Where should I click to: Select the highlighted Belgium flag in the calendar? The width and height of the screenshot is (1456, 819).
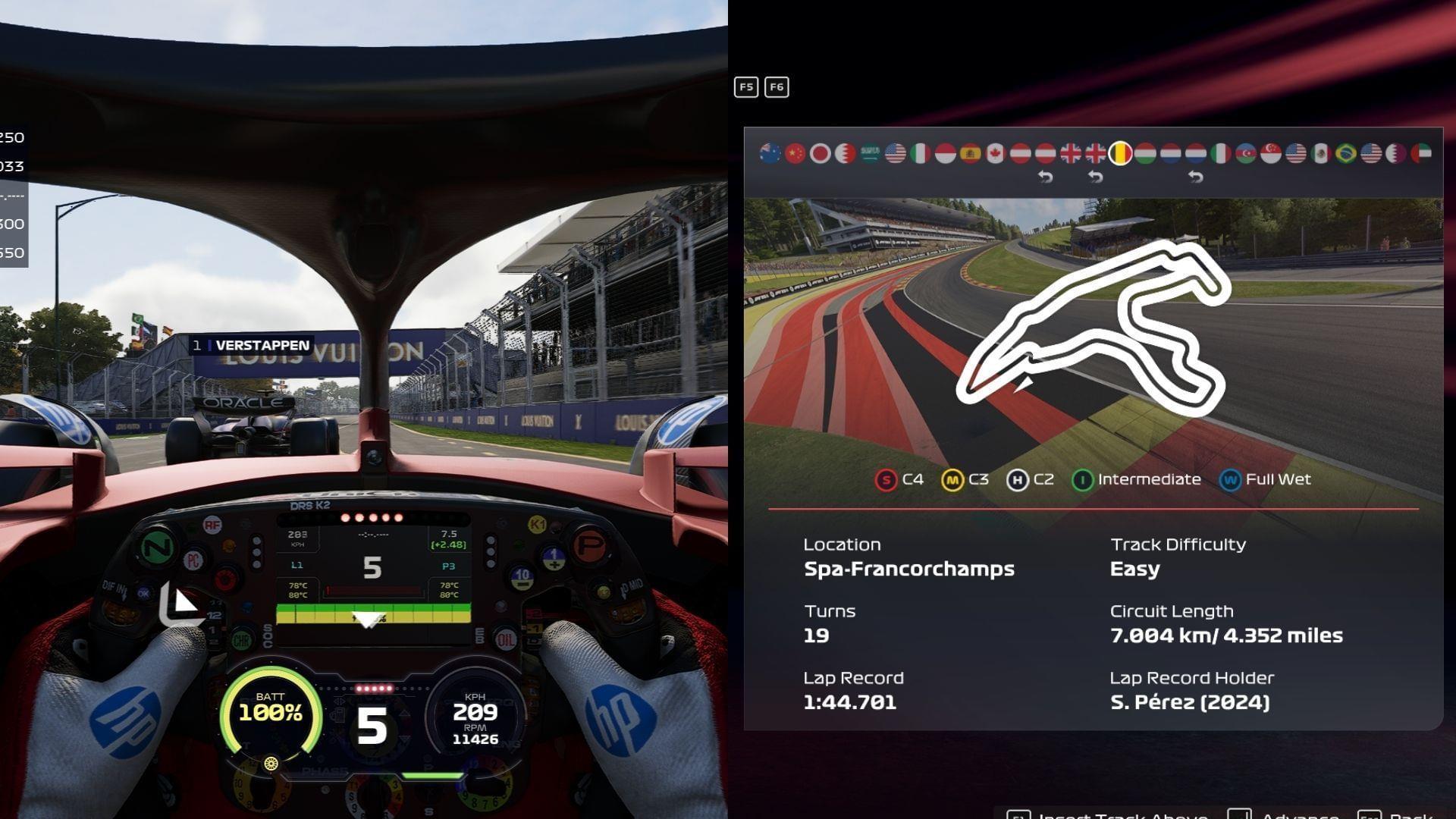(x=1119, y=151)
